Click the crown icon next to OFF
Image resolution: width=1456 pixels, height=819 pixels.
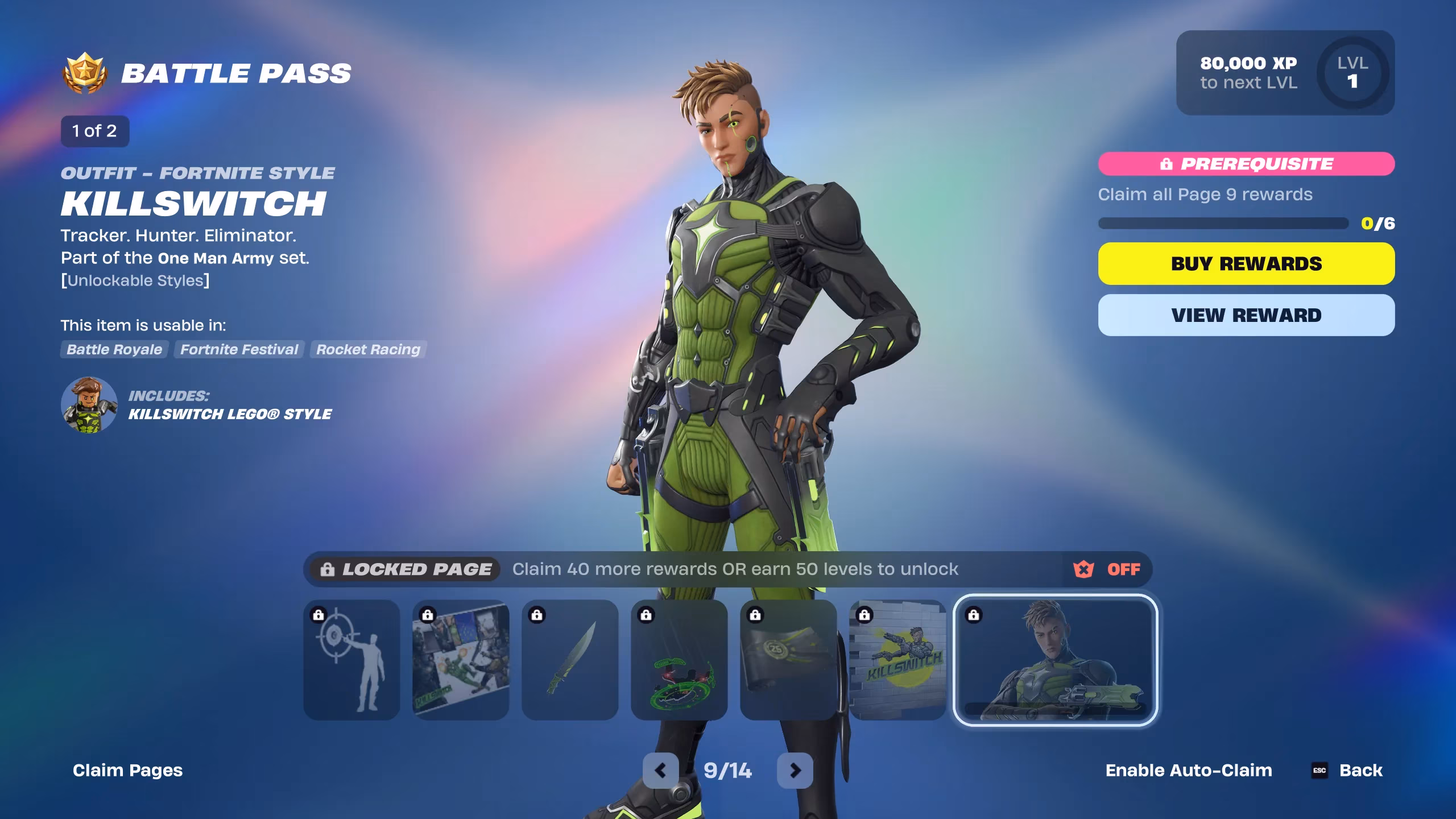[x=1083, y=569]
